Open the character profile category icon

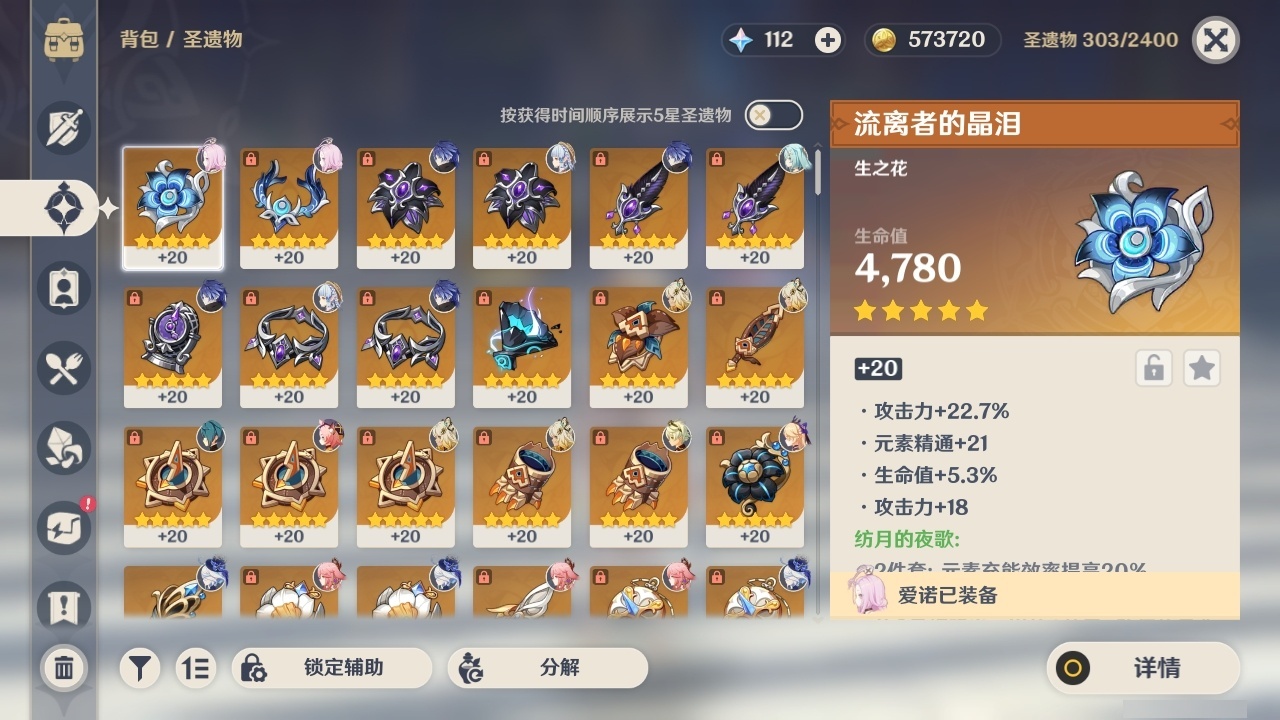click(x=62, y=288)
